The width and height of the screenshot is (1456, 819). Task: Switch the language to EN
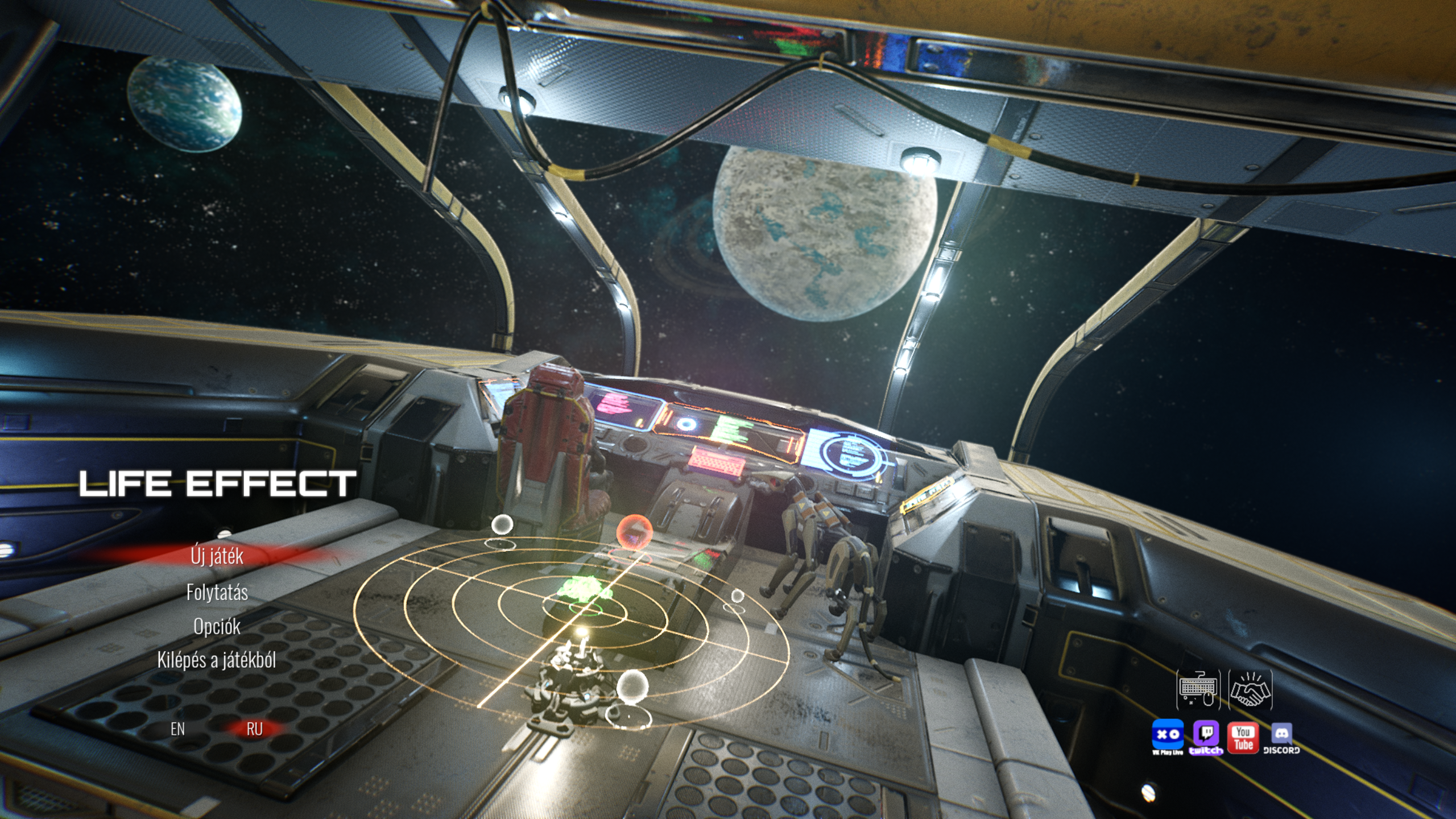click(177, 729)
